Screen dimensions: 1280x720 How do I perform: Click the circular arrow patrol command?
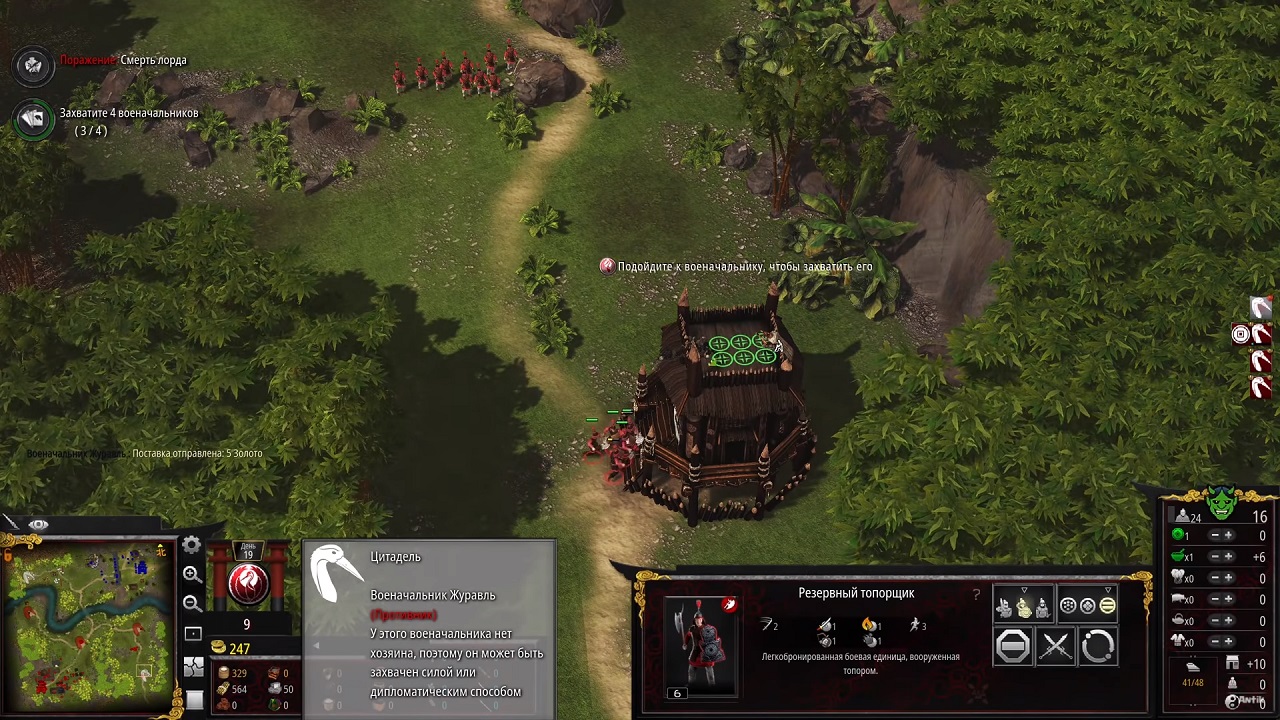(1097, 647)
